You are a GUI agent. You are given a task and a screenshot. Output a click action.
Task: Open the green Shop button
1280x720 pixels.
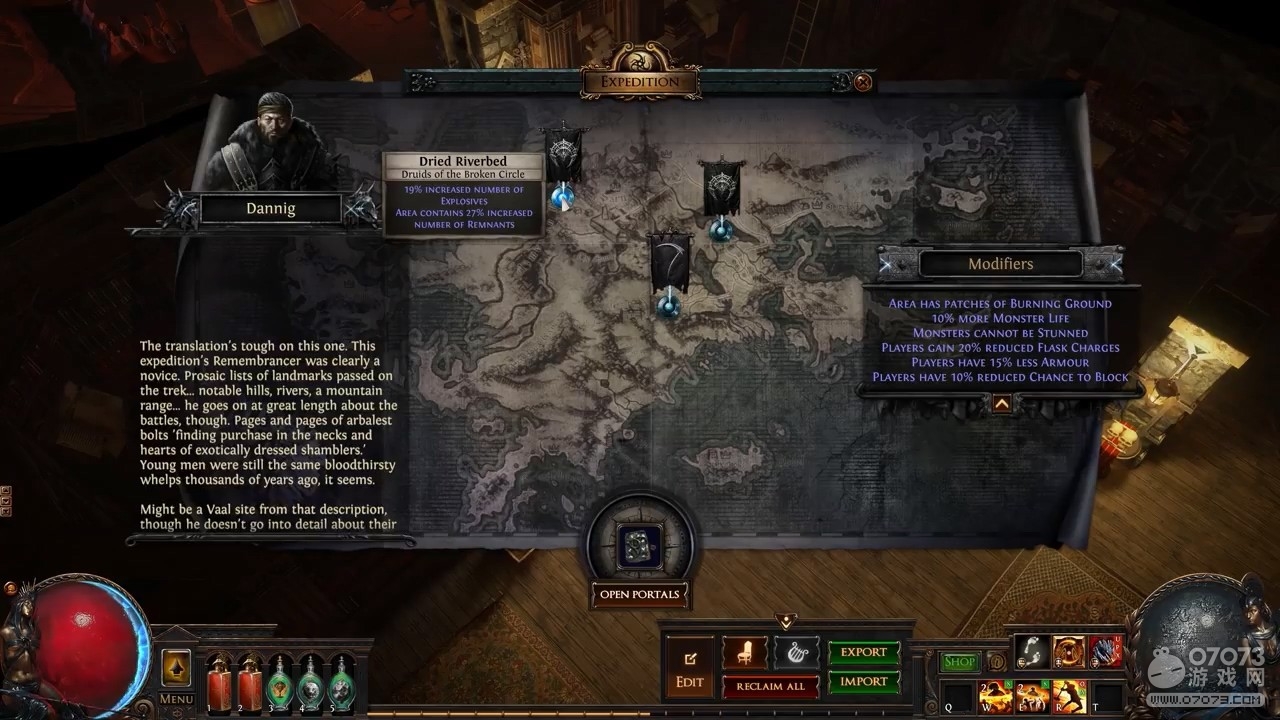(959, 662)
